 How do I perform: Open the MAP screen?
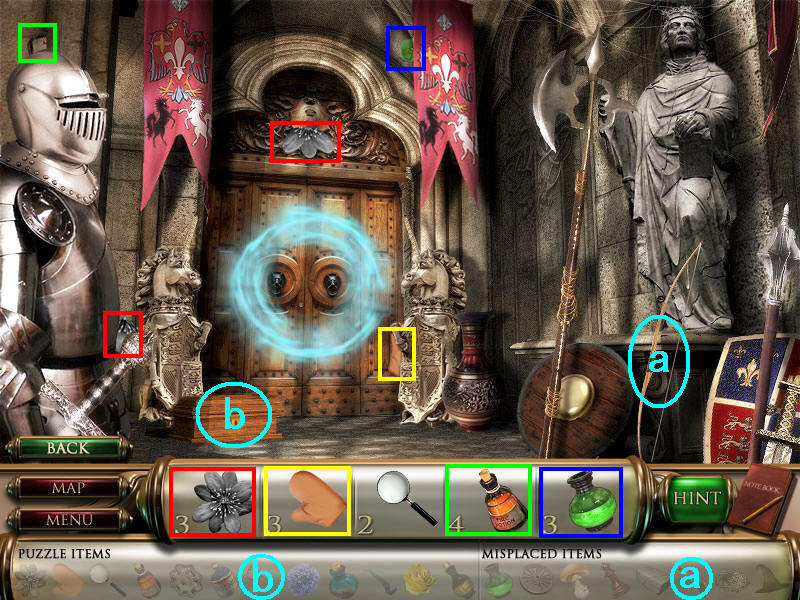tap(67, 489)
